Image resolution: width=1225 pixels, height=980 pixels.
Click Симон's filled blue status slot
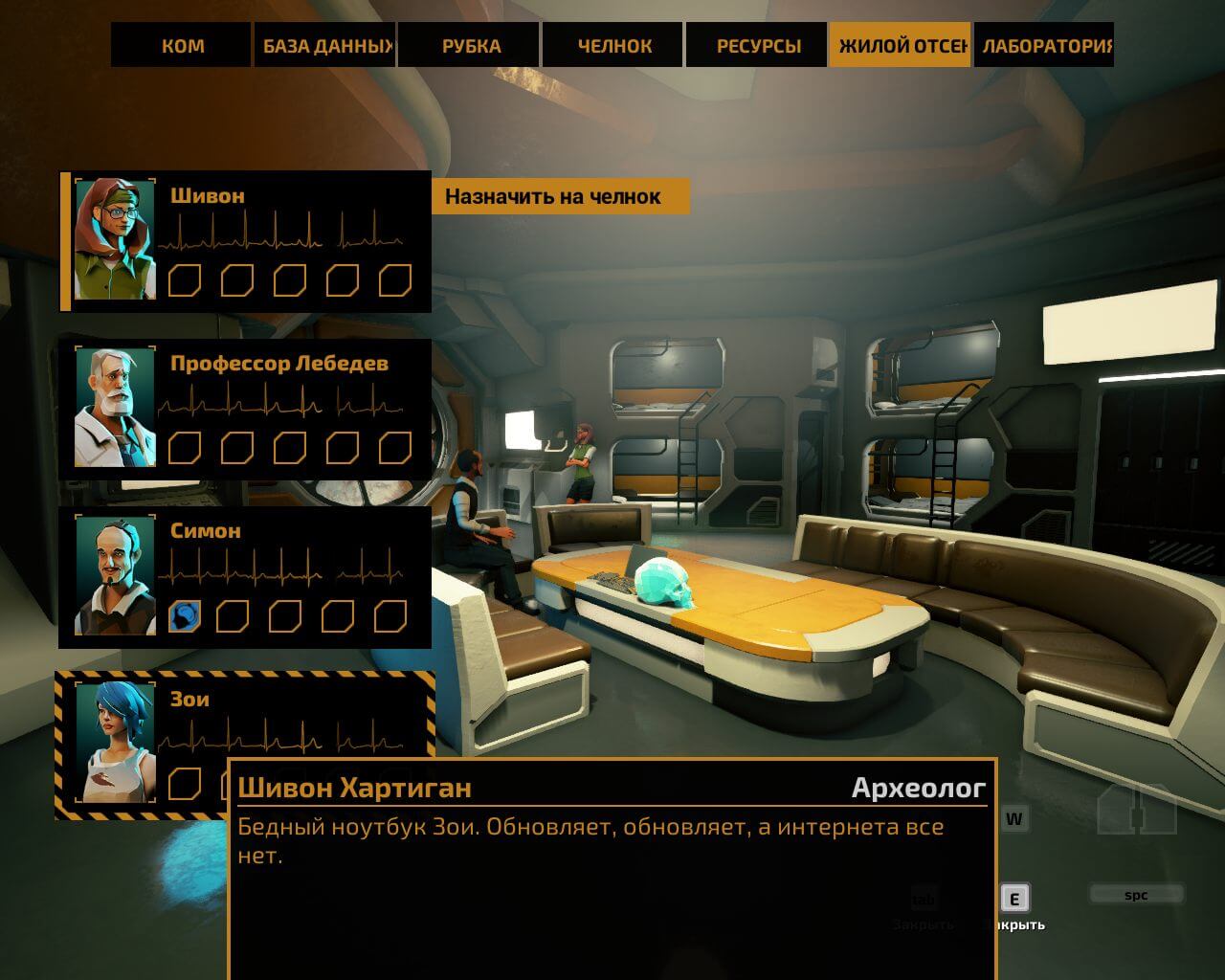pos(185,616)
